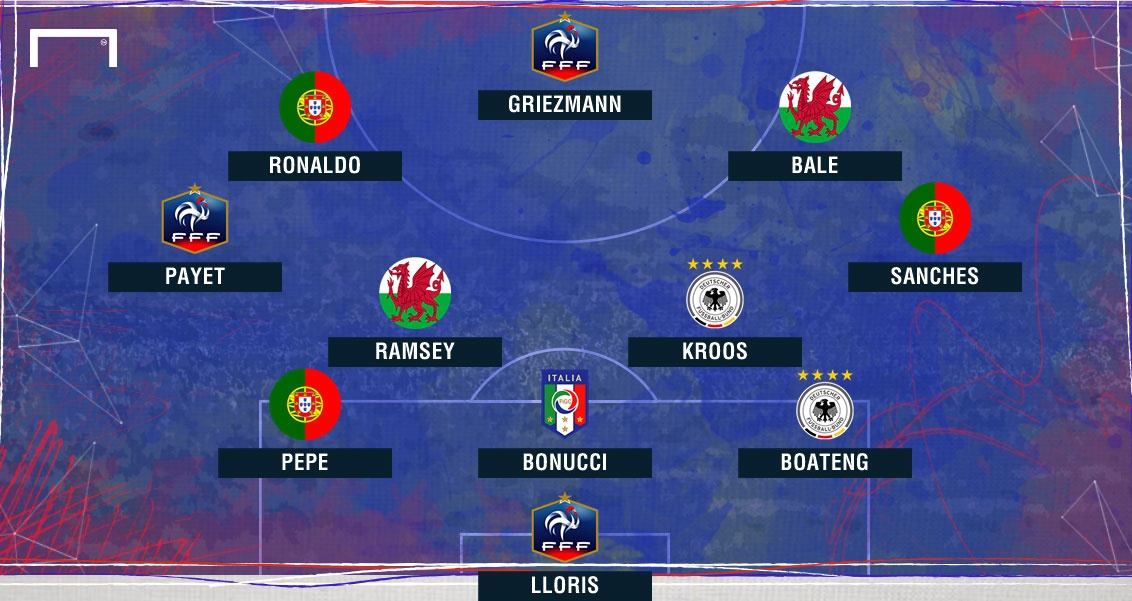Select the Kroos name label
This screenshot has width=1132, height=601.
pos(715,351)
